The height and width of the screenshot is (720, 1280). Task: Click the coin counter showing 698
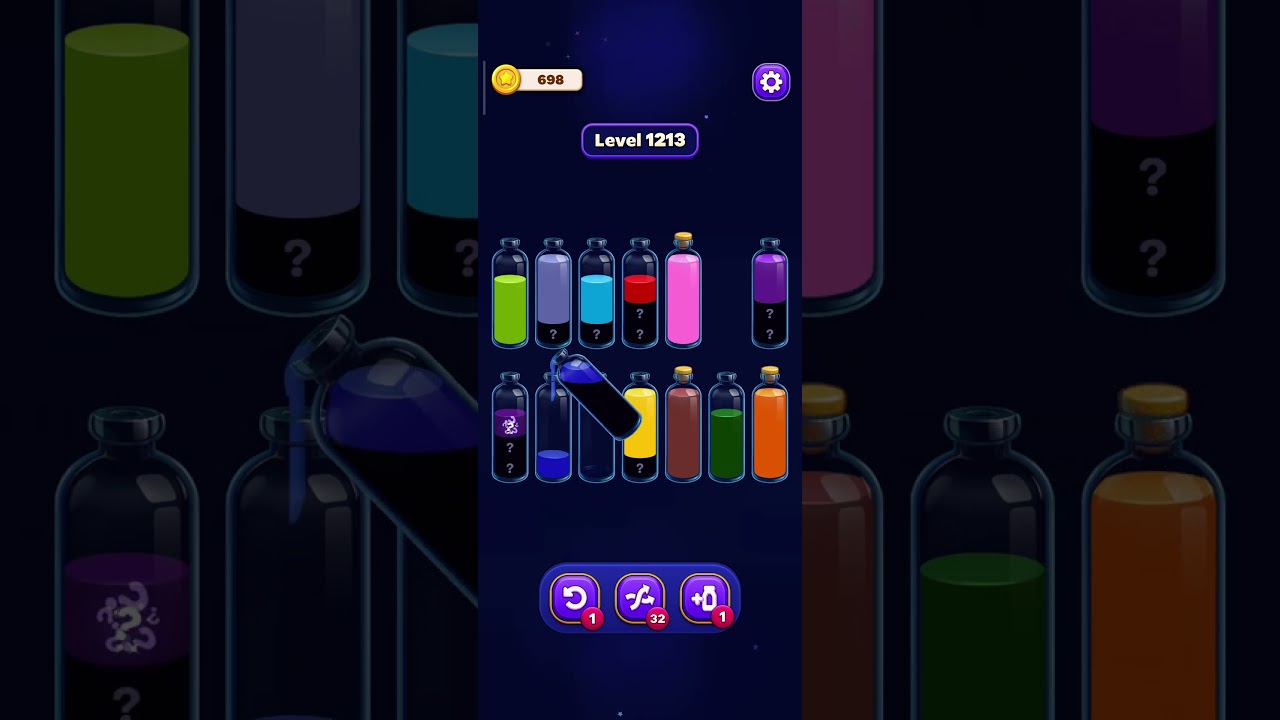548,80
